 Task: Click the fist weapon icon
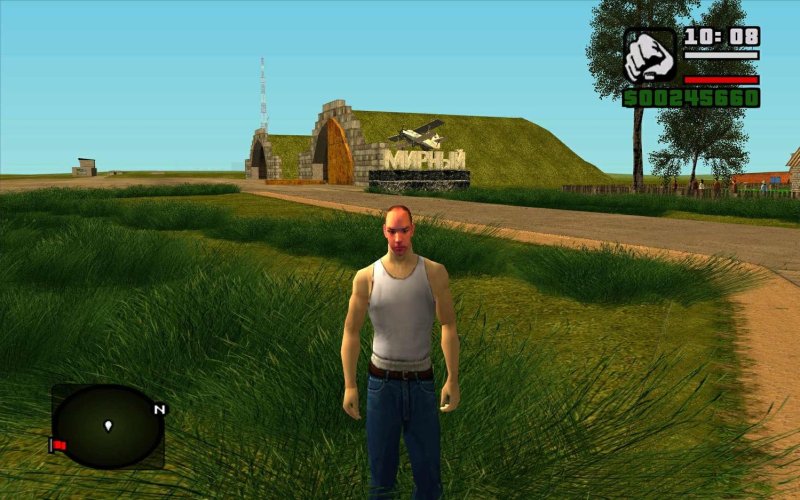tap(650, 56)
